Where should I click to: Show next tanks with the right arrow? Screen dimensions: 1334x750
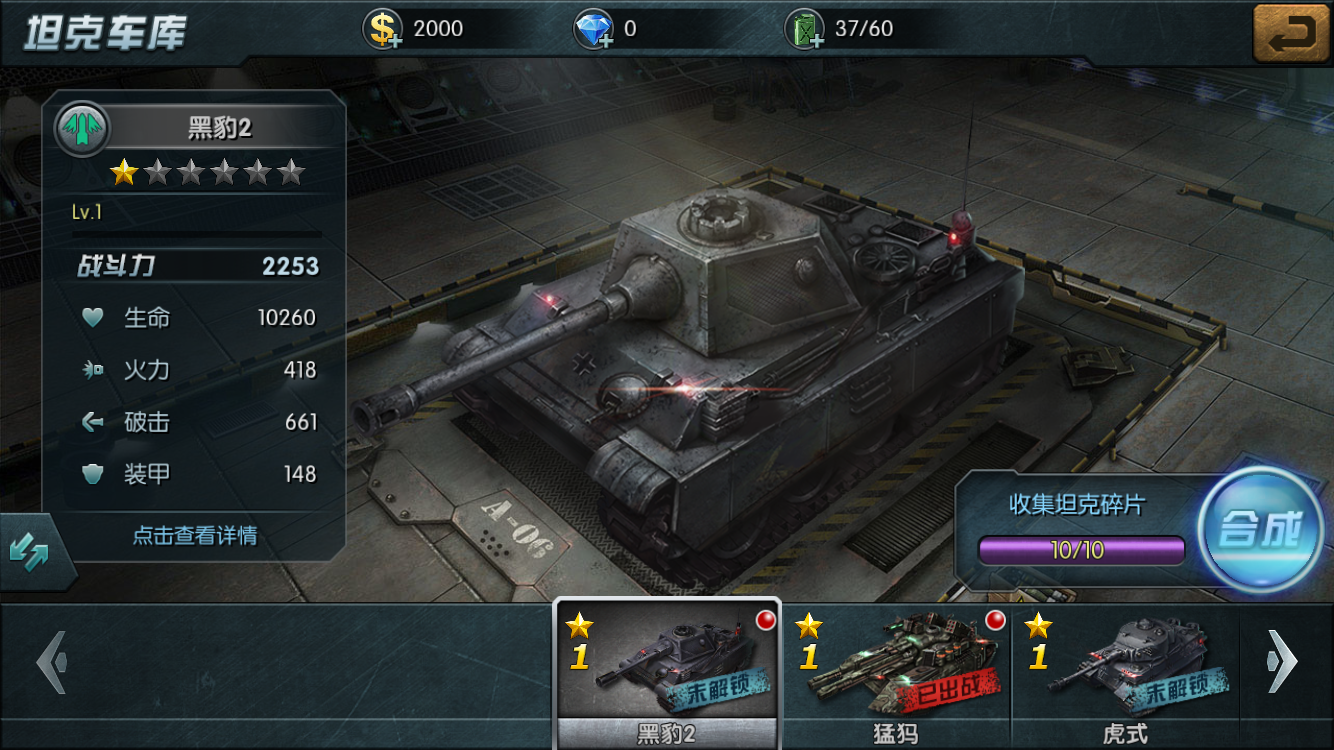(1283, 661)
